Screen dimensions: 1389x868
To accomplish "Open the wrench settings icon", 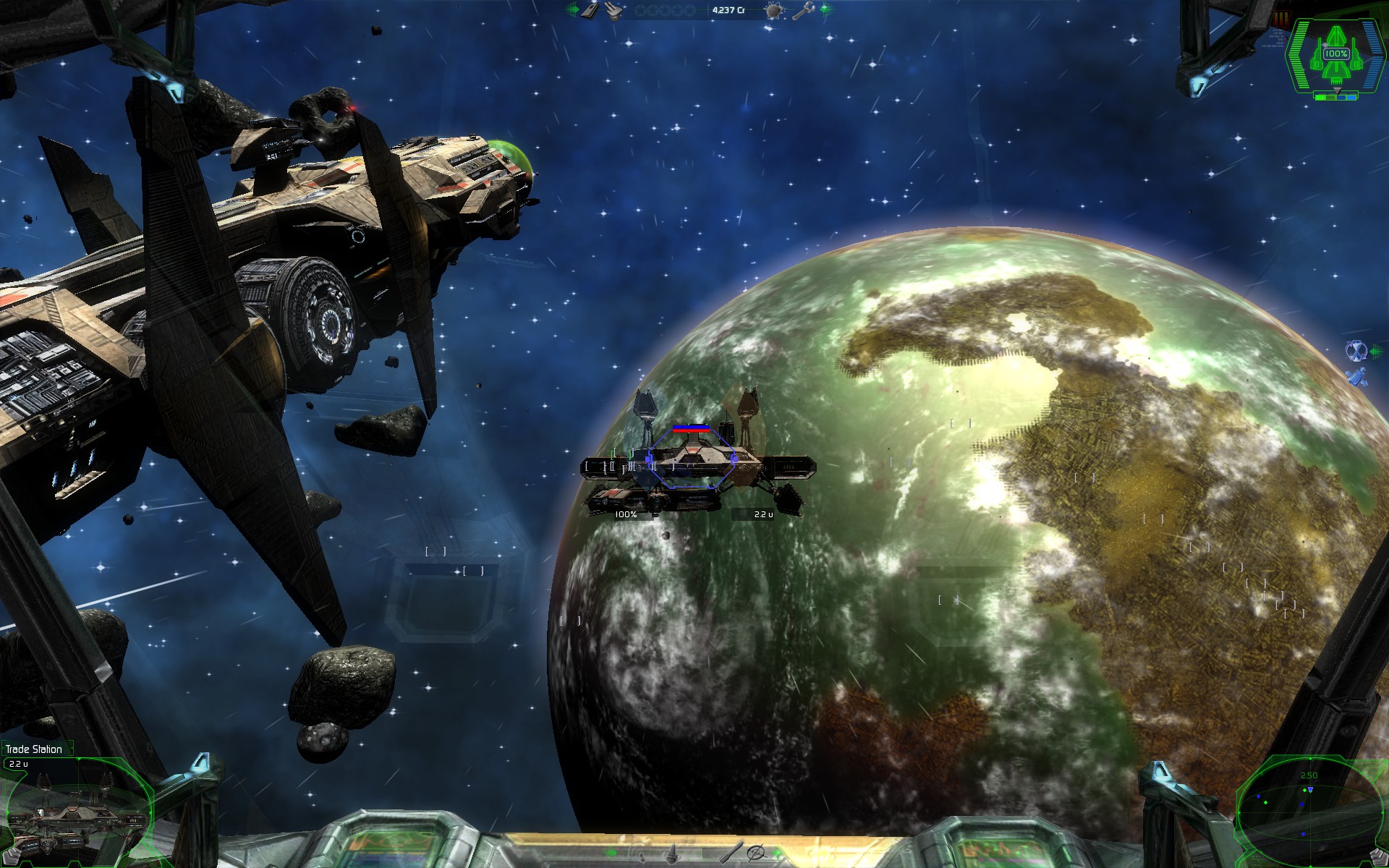I will tap(802, 10).
